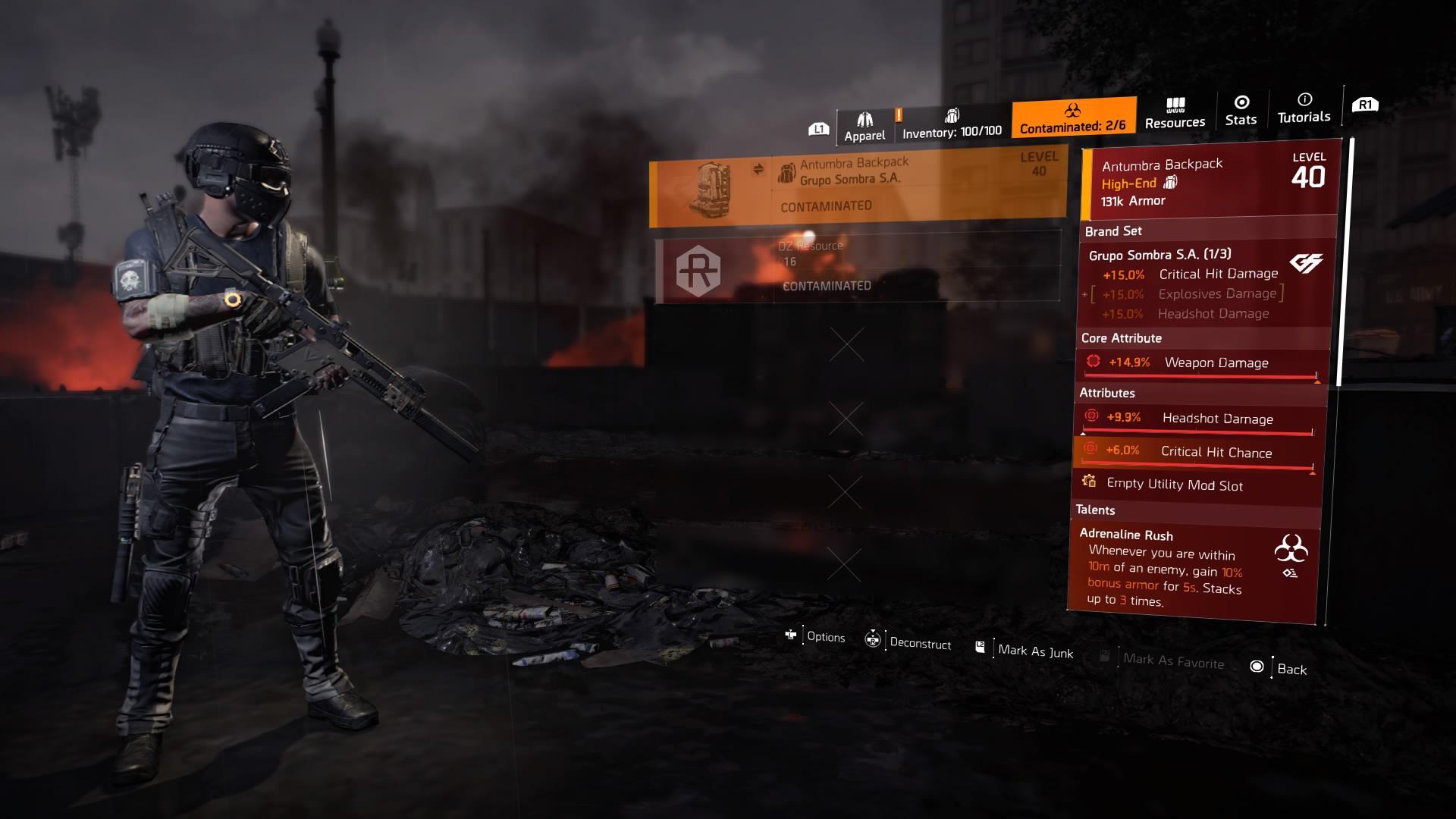Deconstruct the selected backpack
1456x819 pixels.
coord(908,642)
